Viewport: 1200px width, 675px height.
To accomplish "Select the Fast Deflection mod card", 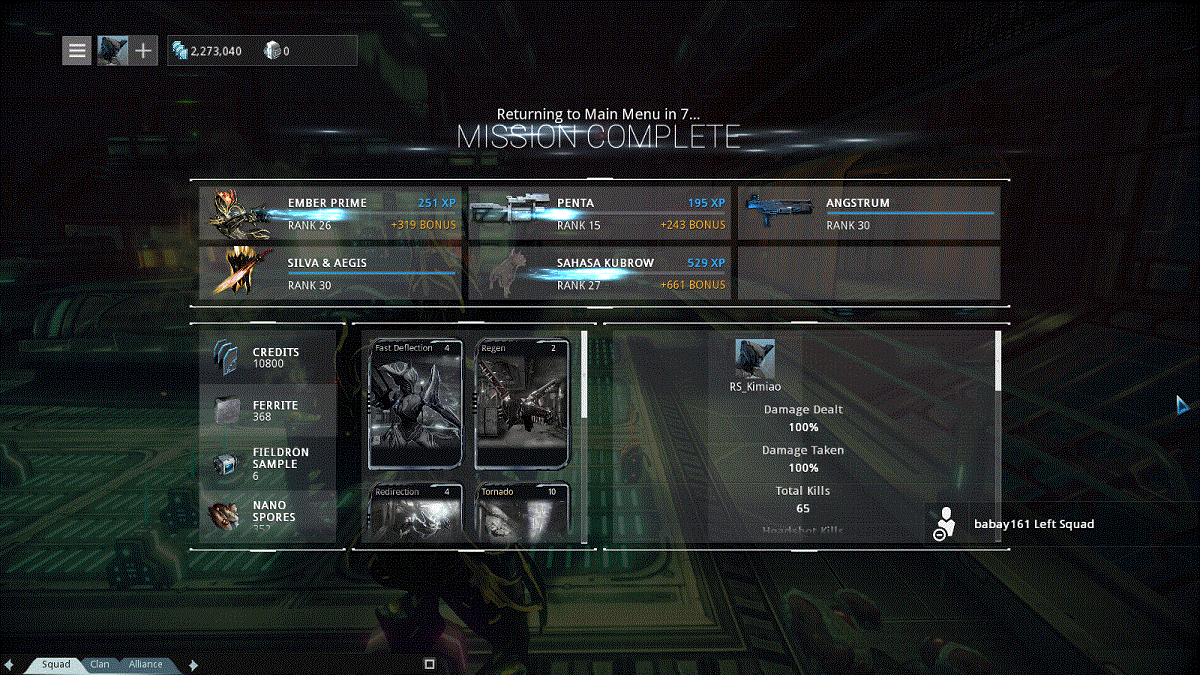I will (416, 404).
